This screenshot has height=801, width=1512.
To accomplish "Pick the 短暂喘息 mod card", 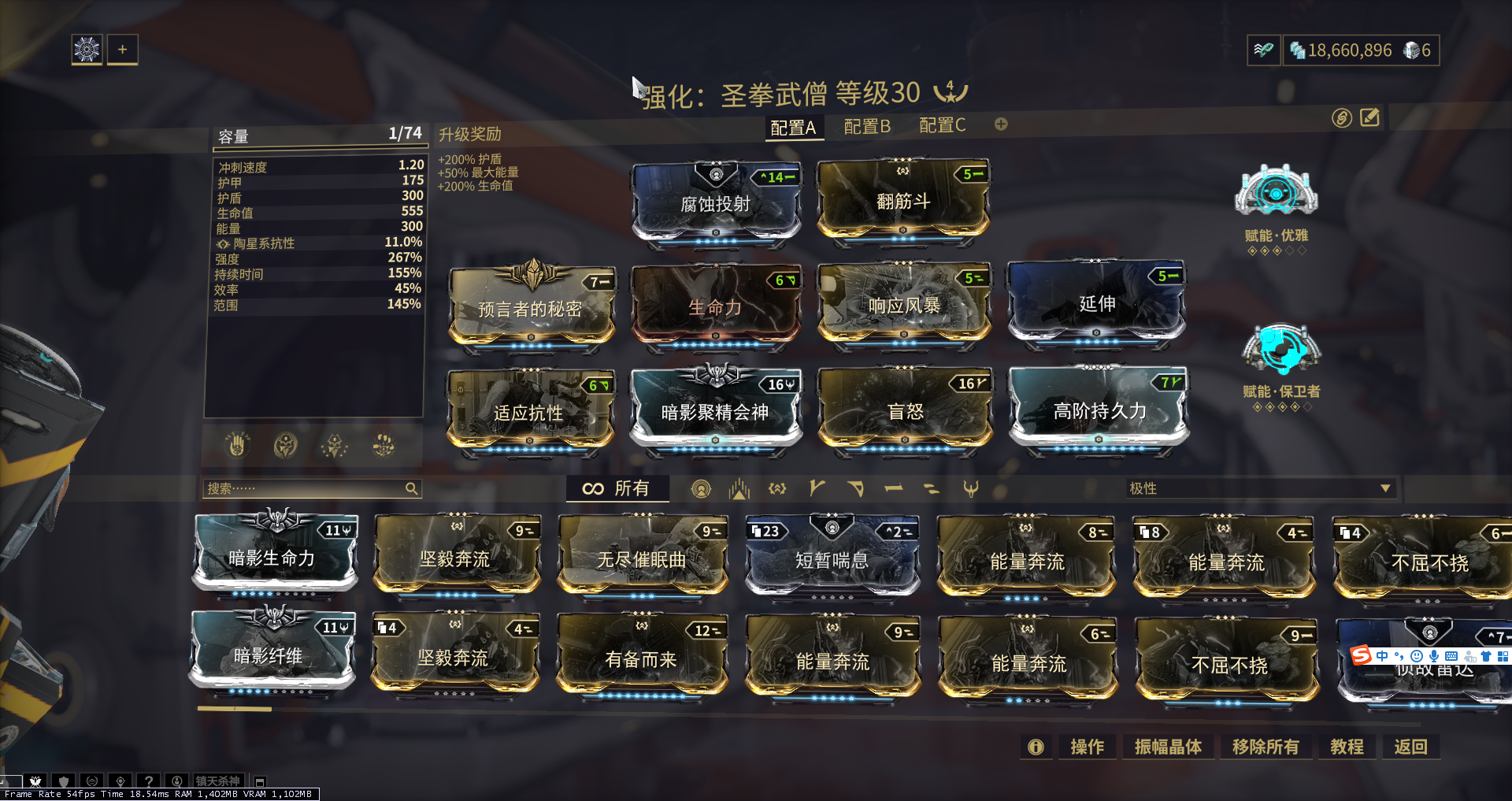I will click(832, 558).
